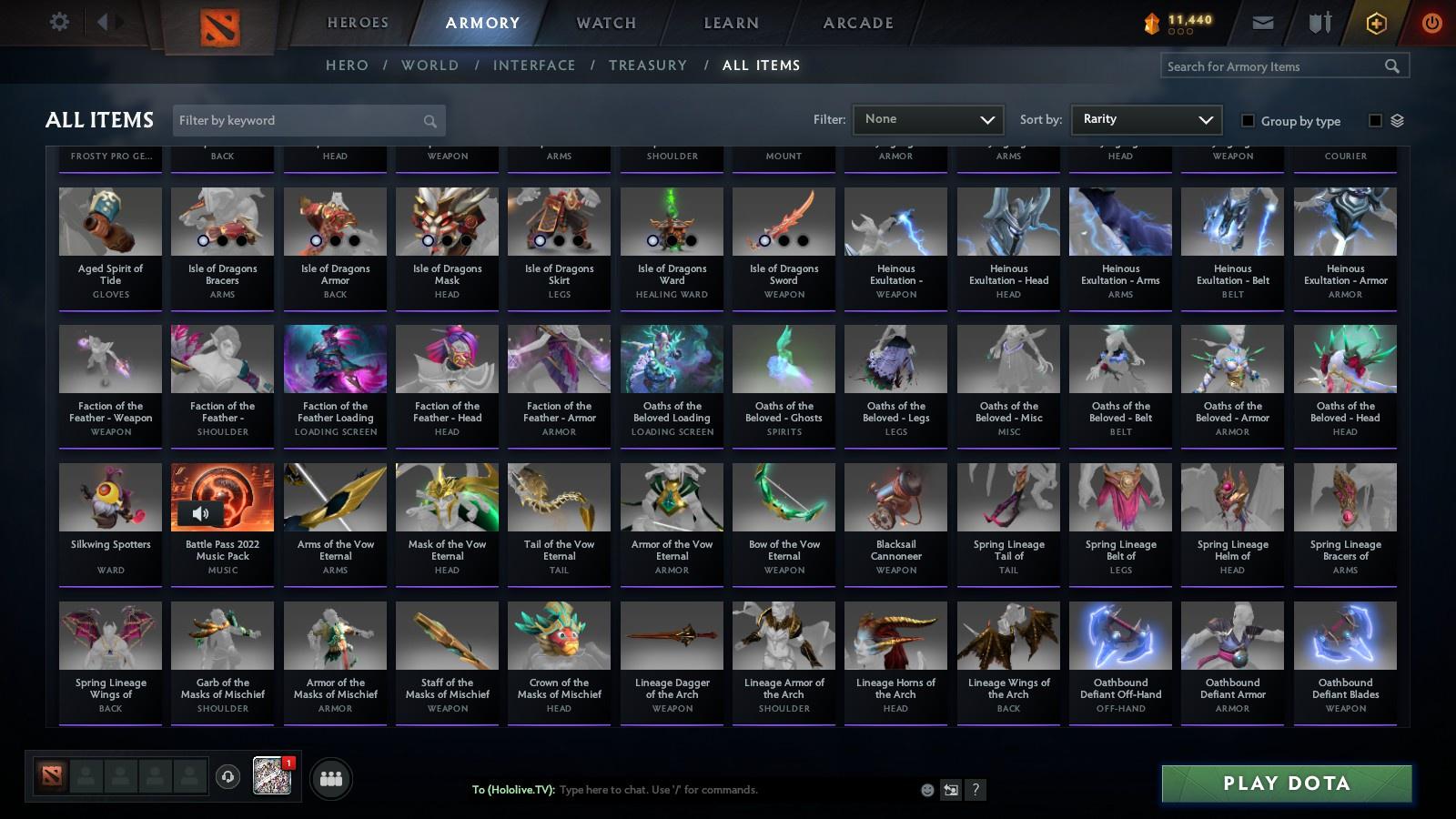Screen dimensions: 1456x819
Task: Open the friends list icon
Action: [331, 778]
